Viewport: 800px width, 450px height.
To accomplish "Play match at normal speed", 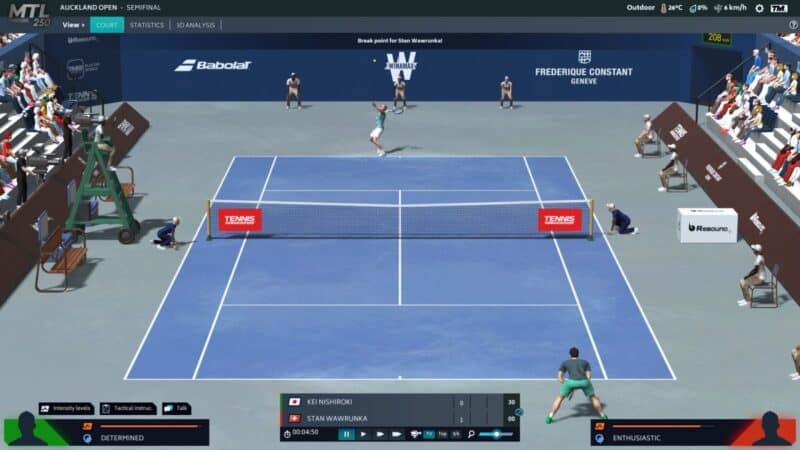I will tap(363, 434).
